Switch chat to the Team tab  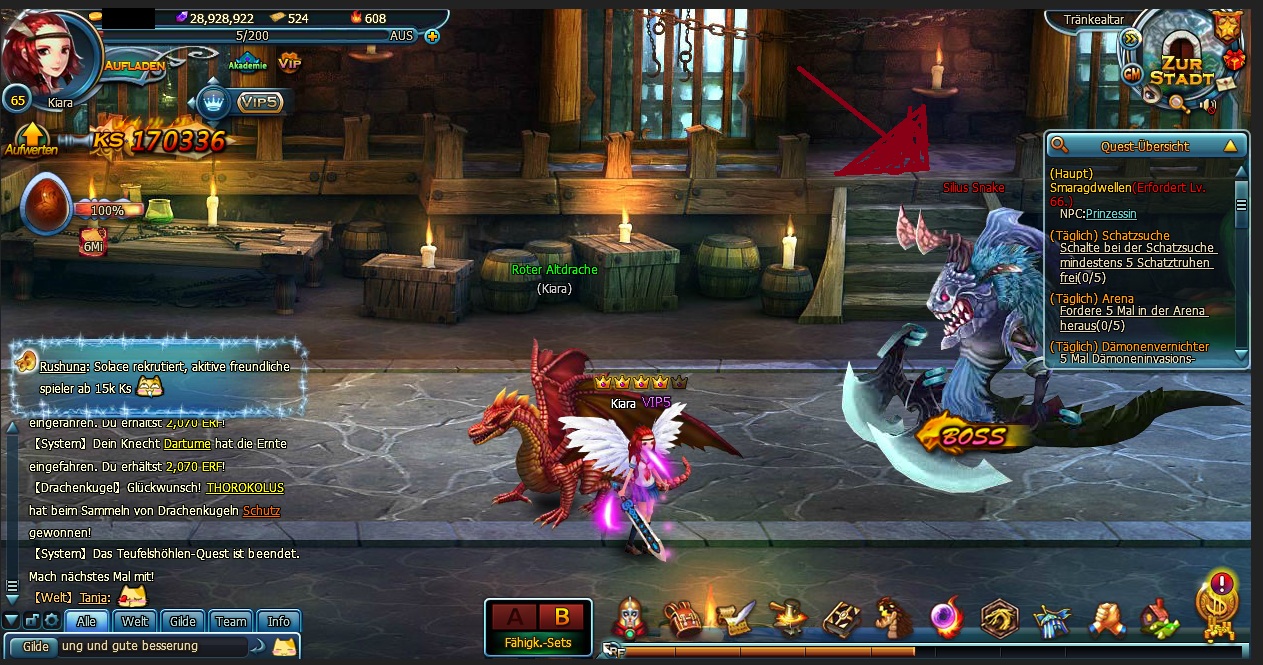pos(231,621)
